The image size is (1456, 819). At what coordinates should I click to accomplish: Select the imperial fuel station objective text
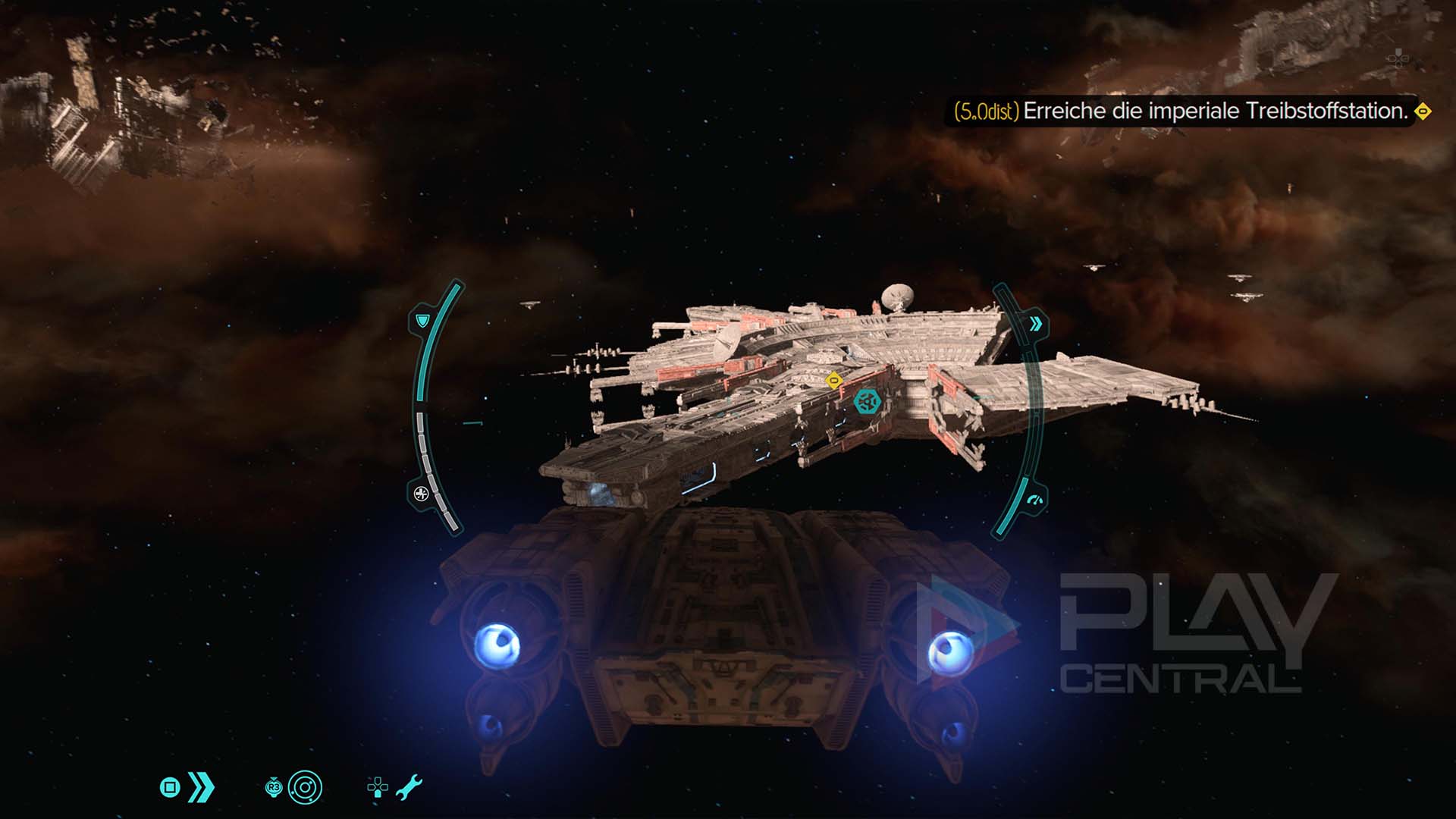tap(1215, 111)
